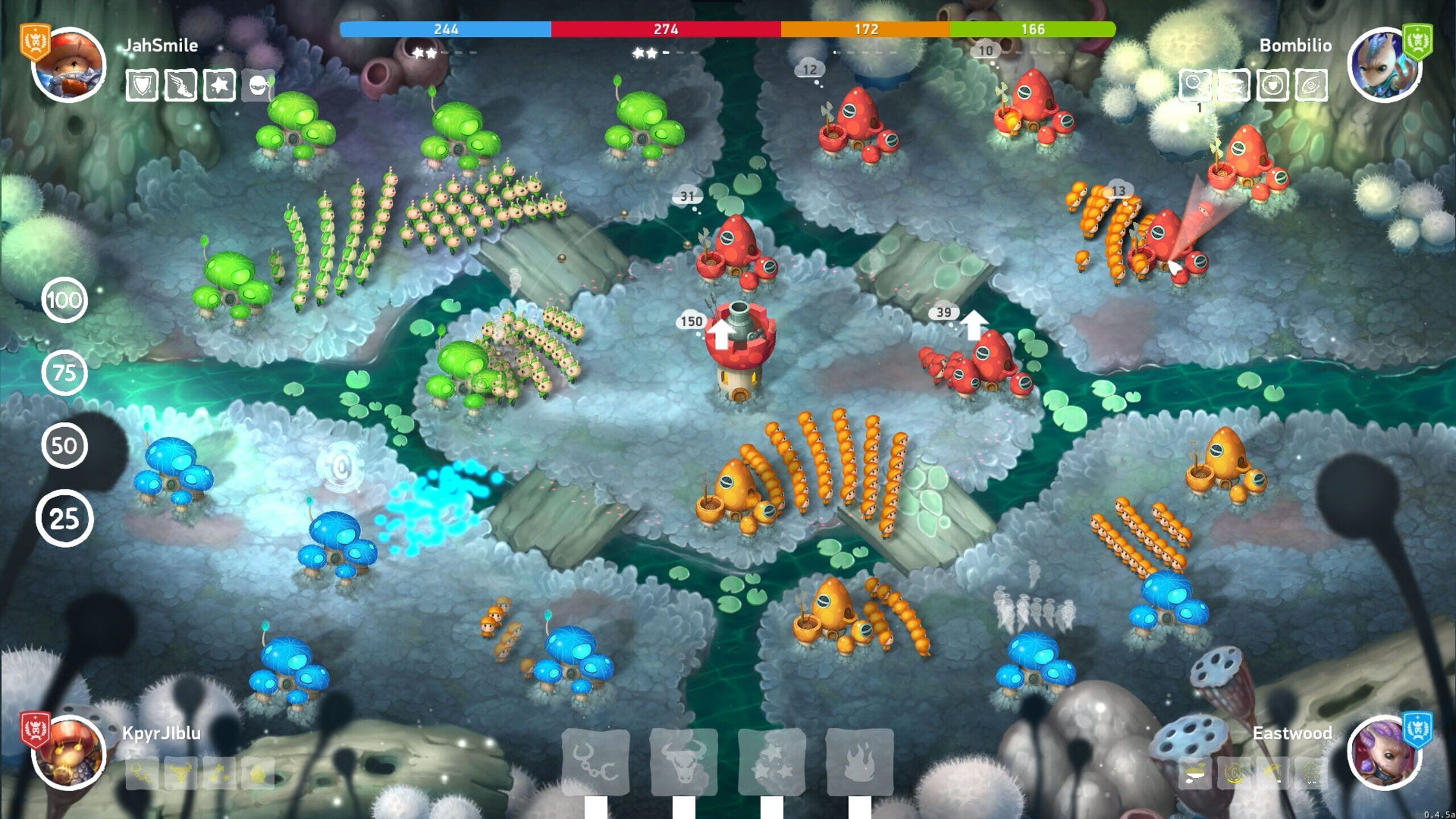Screen dimensions: 1456x819
Task: Select KpyrJIblu's hero portrait
Action: click(69, 752)
